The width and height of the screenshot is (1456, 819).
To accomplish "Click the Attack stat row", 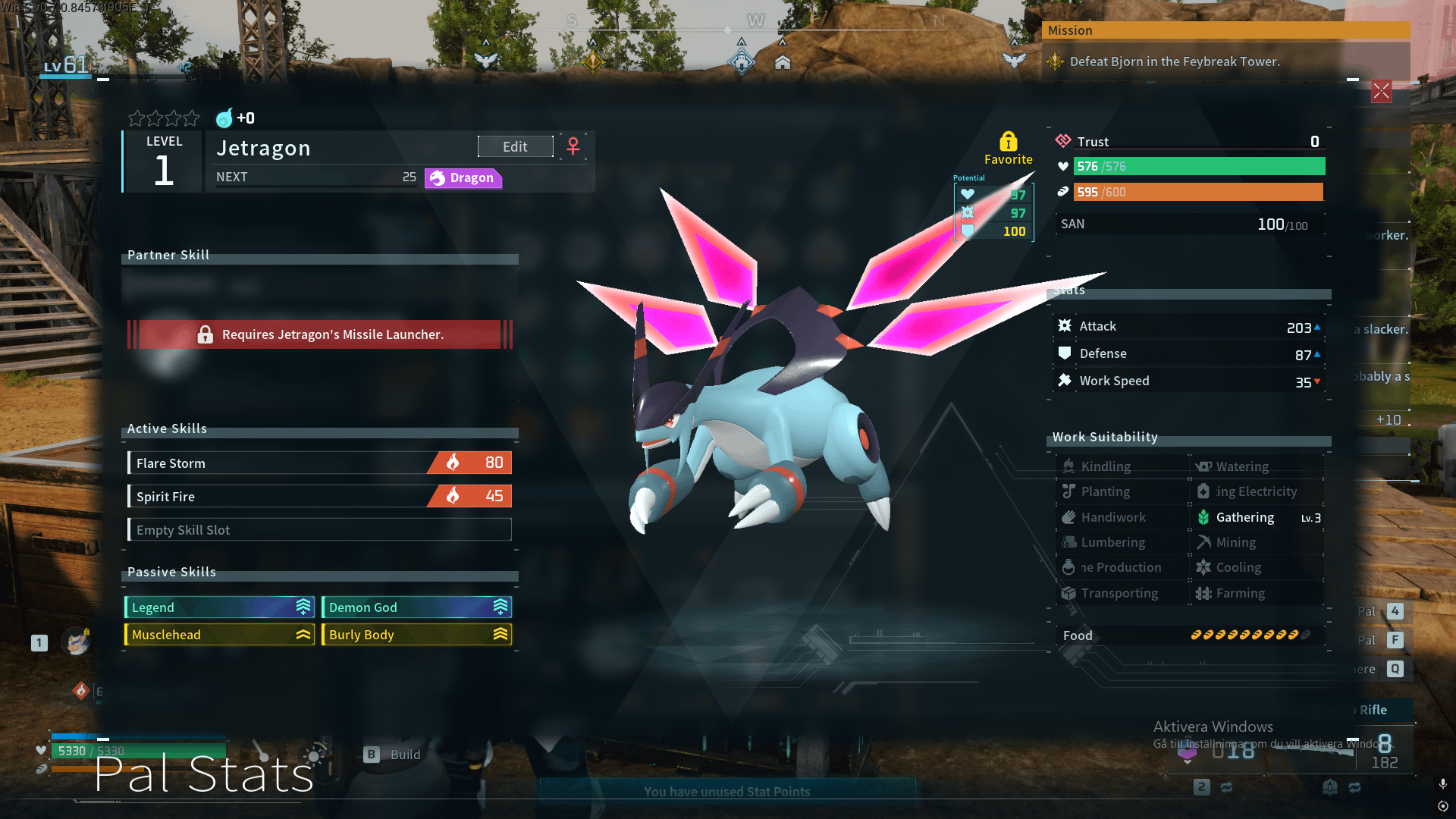I will pyautogui.click(x=1188, y=326).
